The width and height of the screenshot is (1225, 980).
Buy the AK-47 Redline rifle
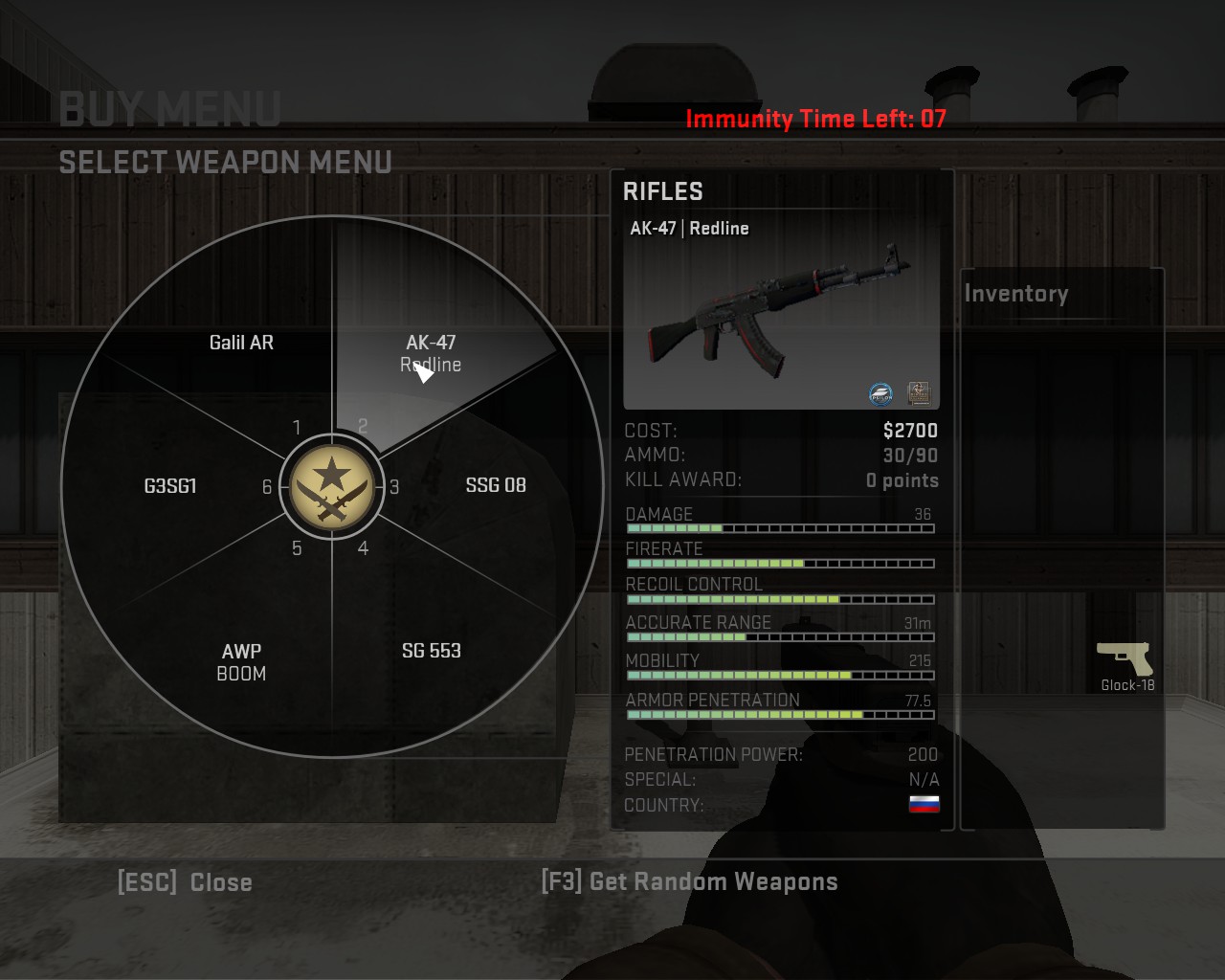click(x=432, y=352)
